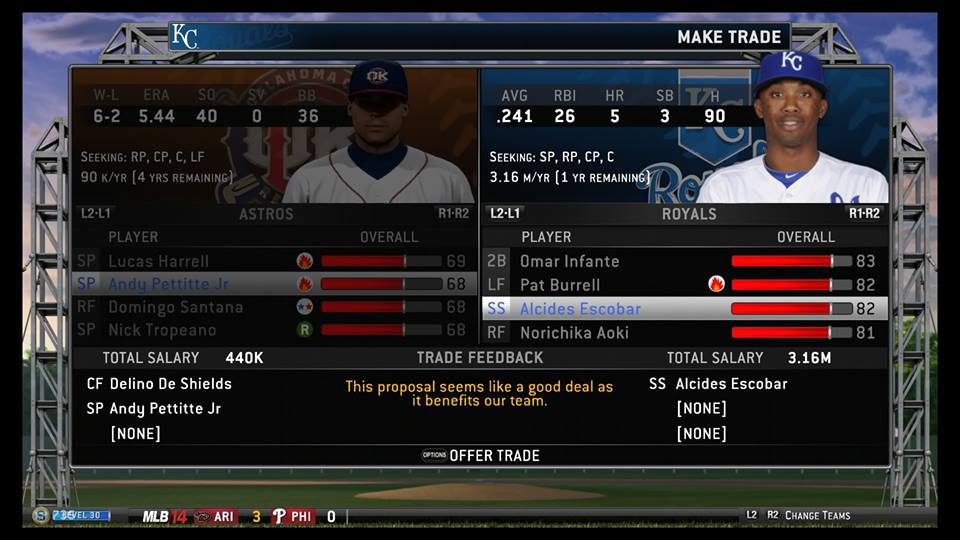
Task: Sort Royals players by Overall column
Action: [805, 237]
